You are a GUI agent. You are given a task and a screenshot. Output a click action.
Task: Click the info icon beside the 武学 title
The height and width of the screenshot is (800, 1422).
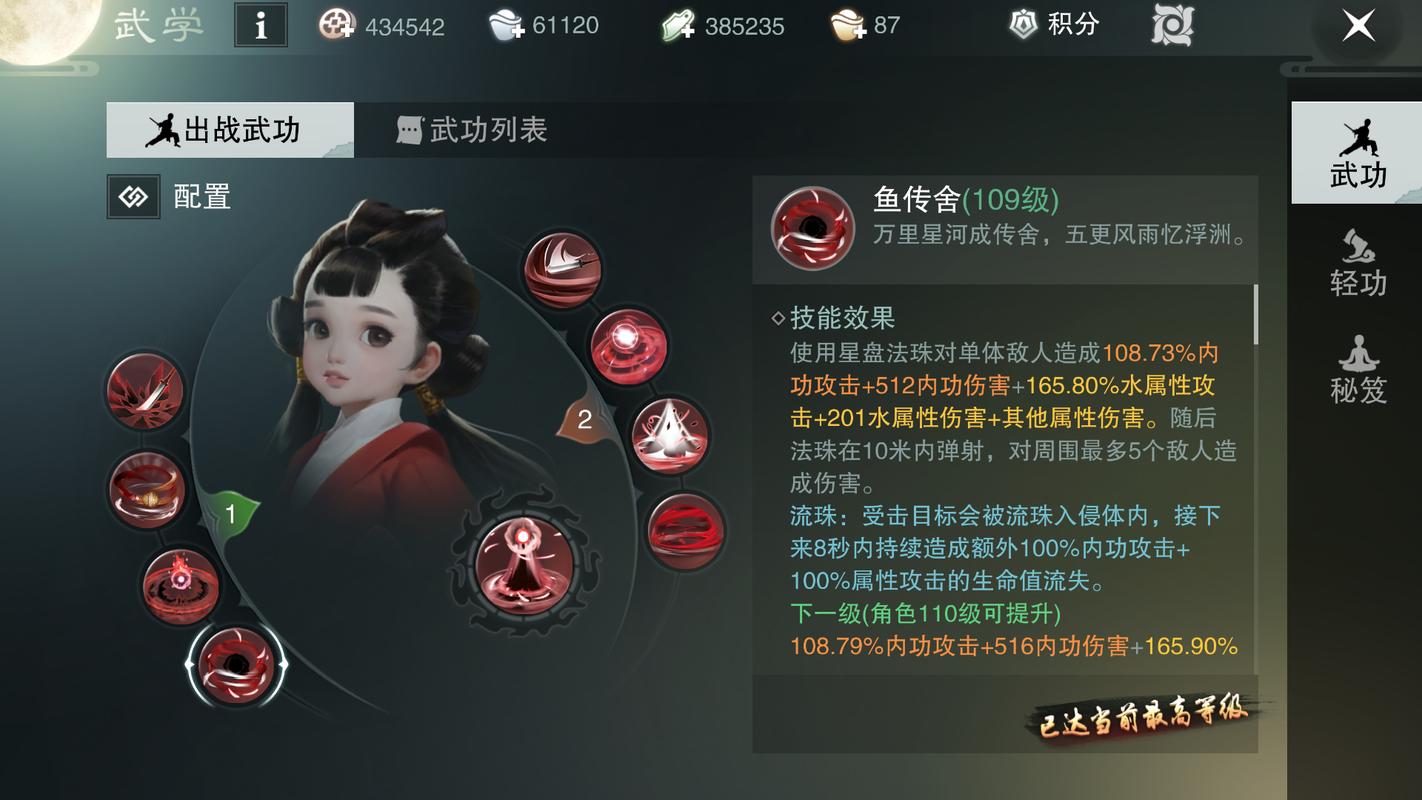[260, 26]
